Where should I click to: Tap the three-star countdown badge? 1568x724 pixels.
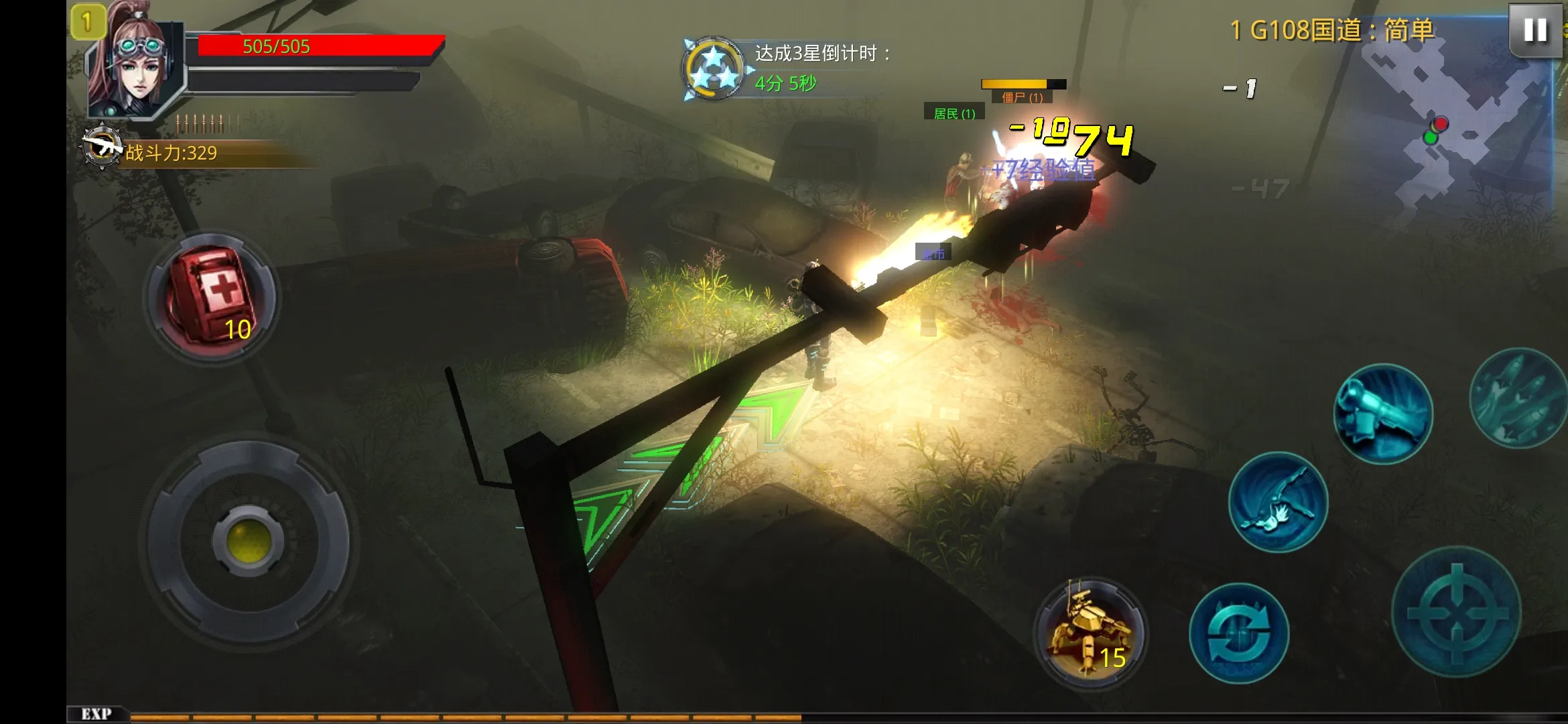pyautogui.click(x=713, y=69)
